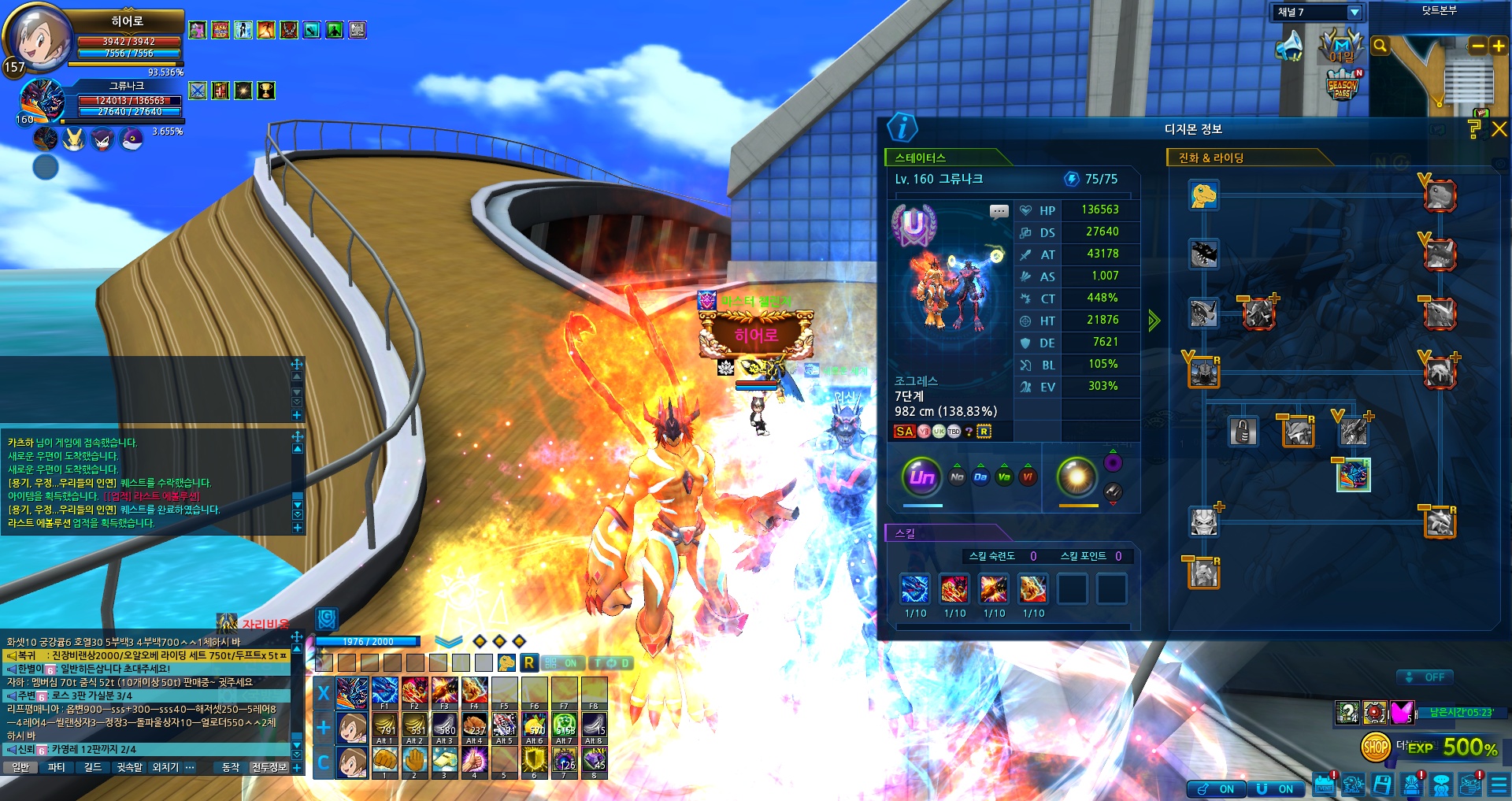Open the gold SHOP coin button
The height and width of the screenshot is (801, 1512).
click(x=1375, y=747)
